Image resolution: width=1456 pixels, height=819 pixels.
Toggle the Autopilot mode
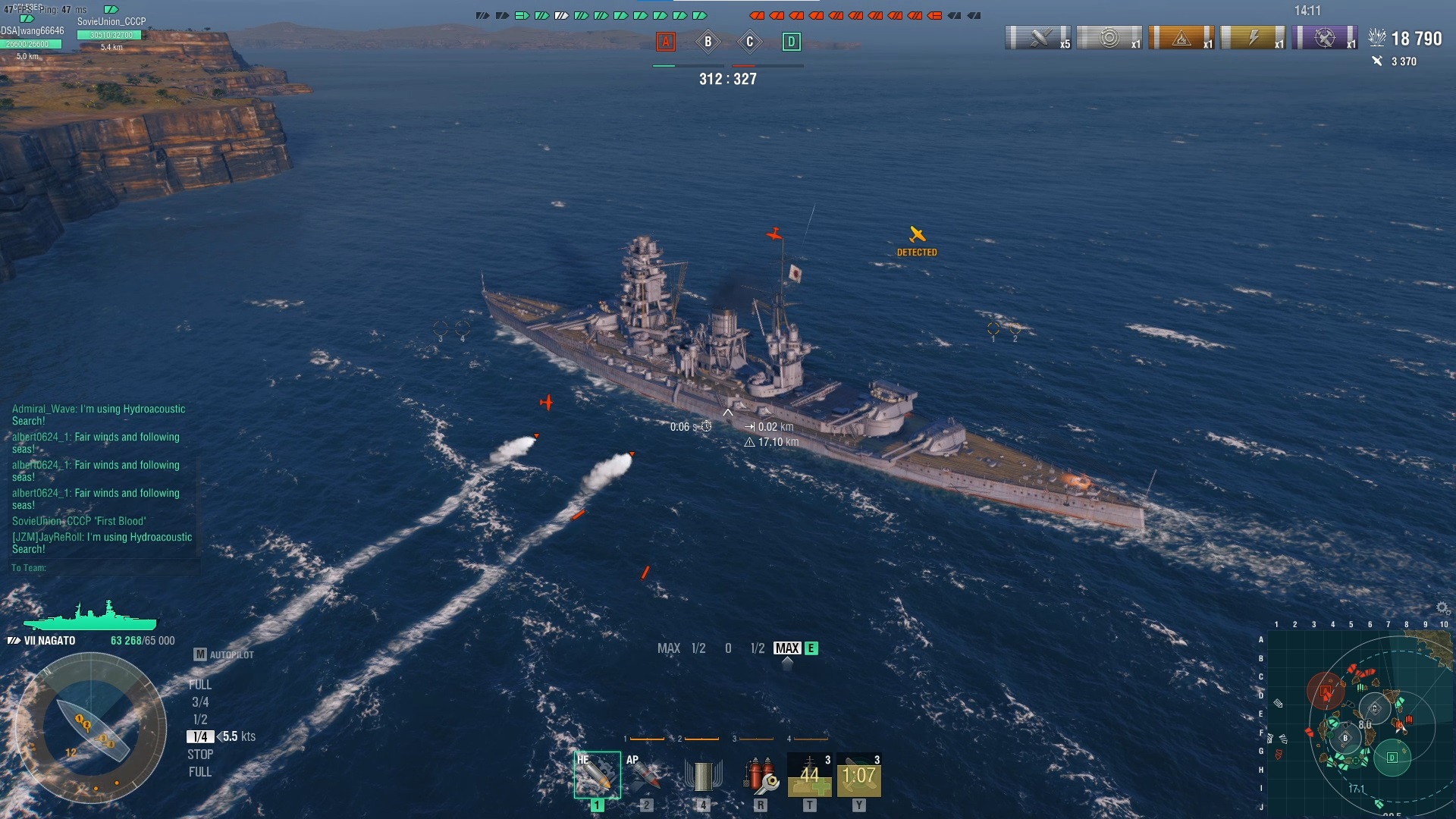click(x=224, y=654)
